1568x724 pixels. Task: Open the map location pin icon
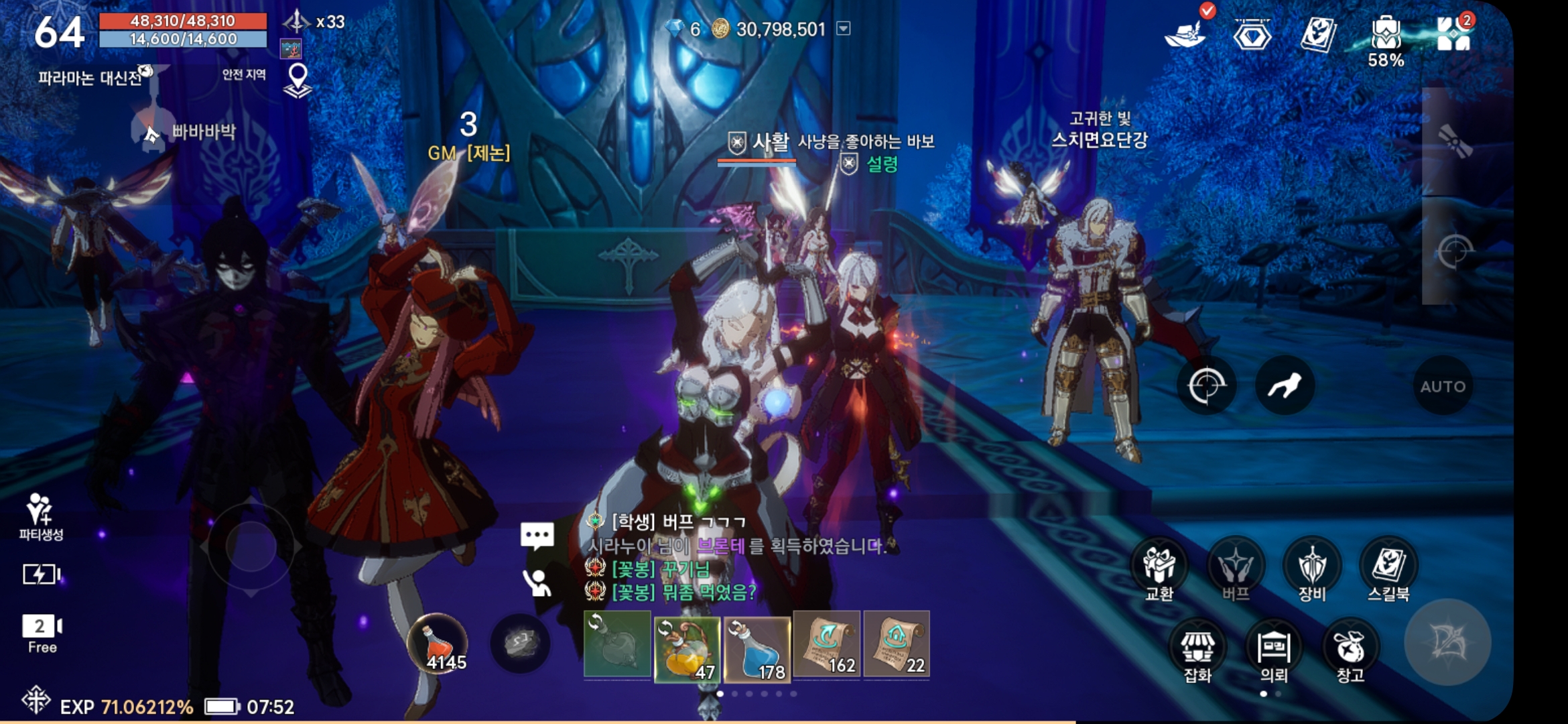coord(298,80)
